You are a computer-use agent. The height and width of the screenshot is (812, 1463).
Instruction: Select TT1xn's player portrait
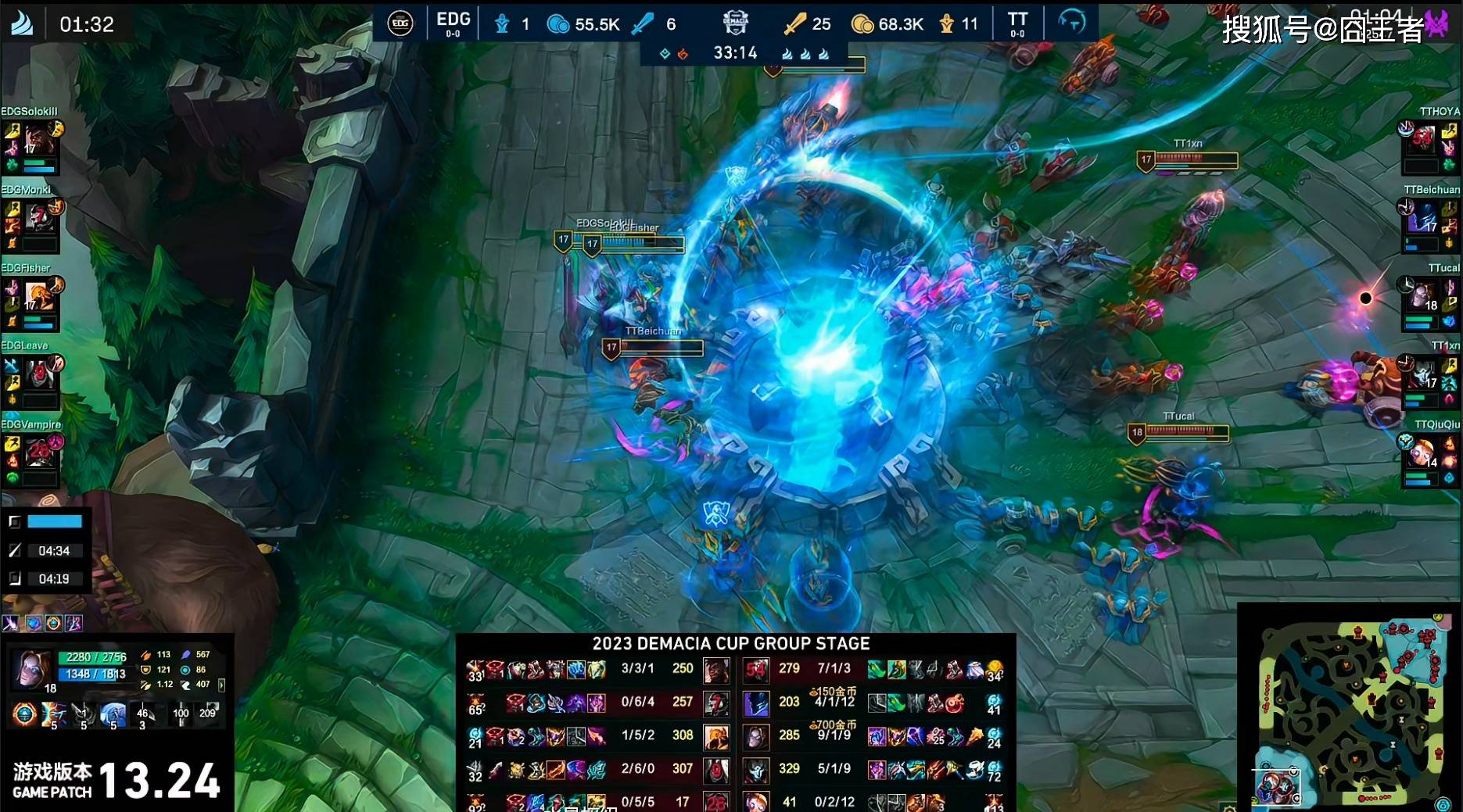tap(1423, 374)
